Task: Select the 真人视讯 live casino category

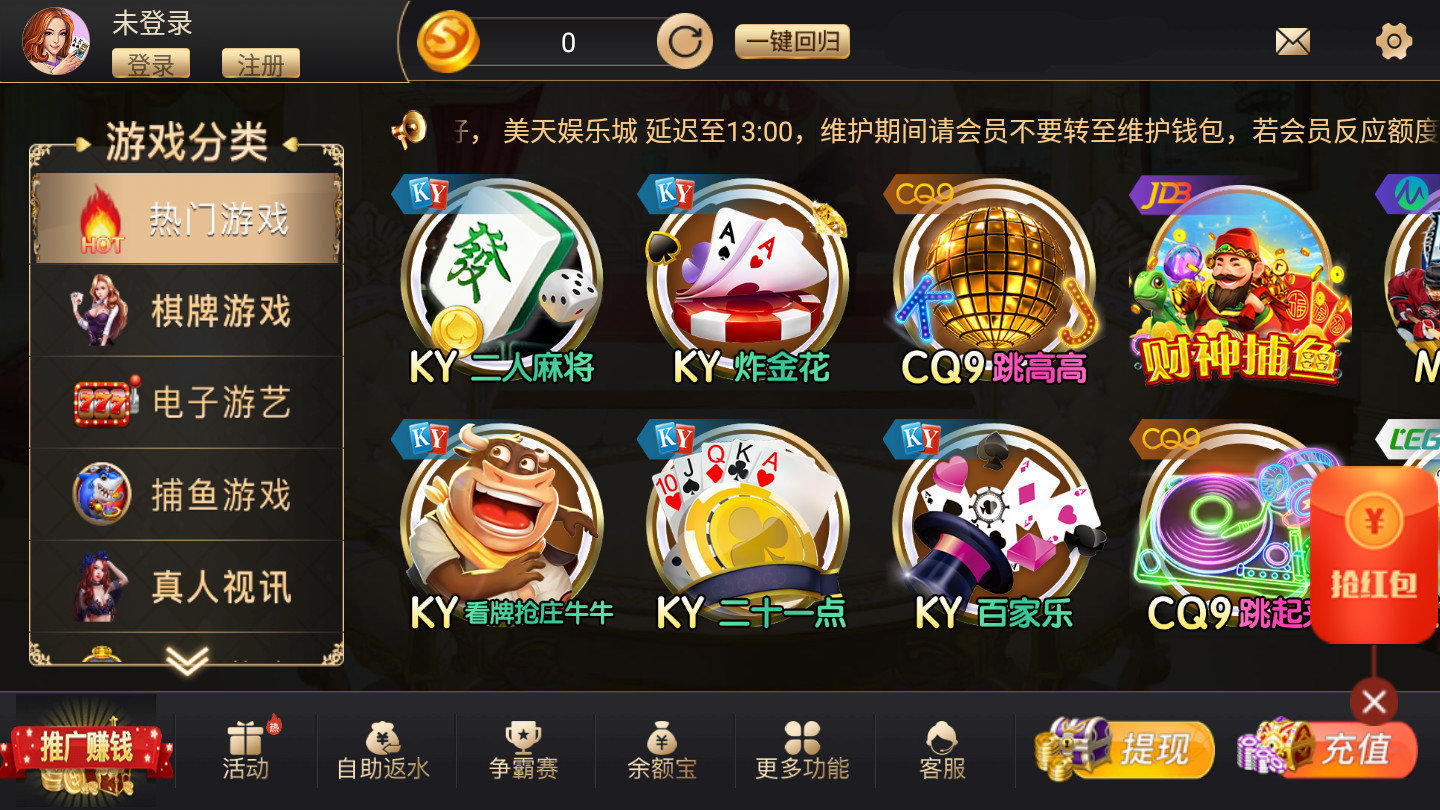Action: (x=185, y=588)
